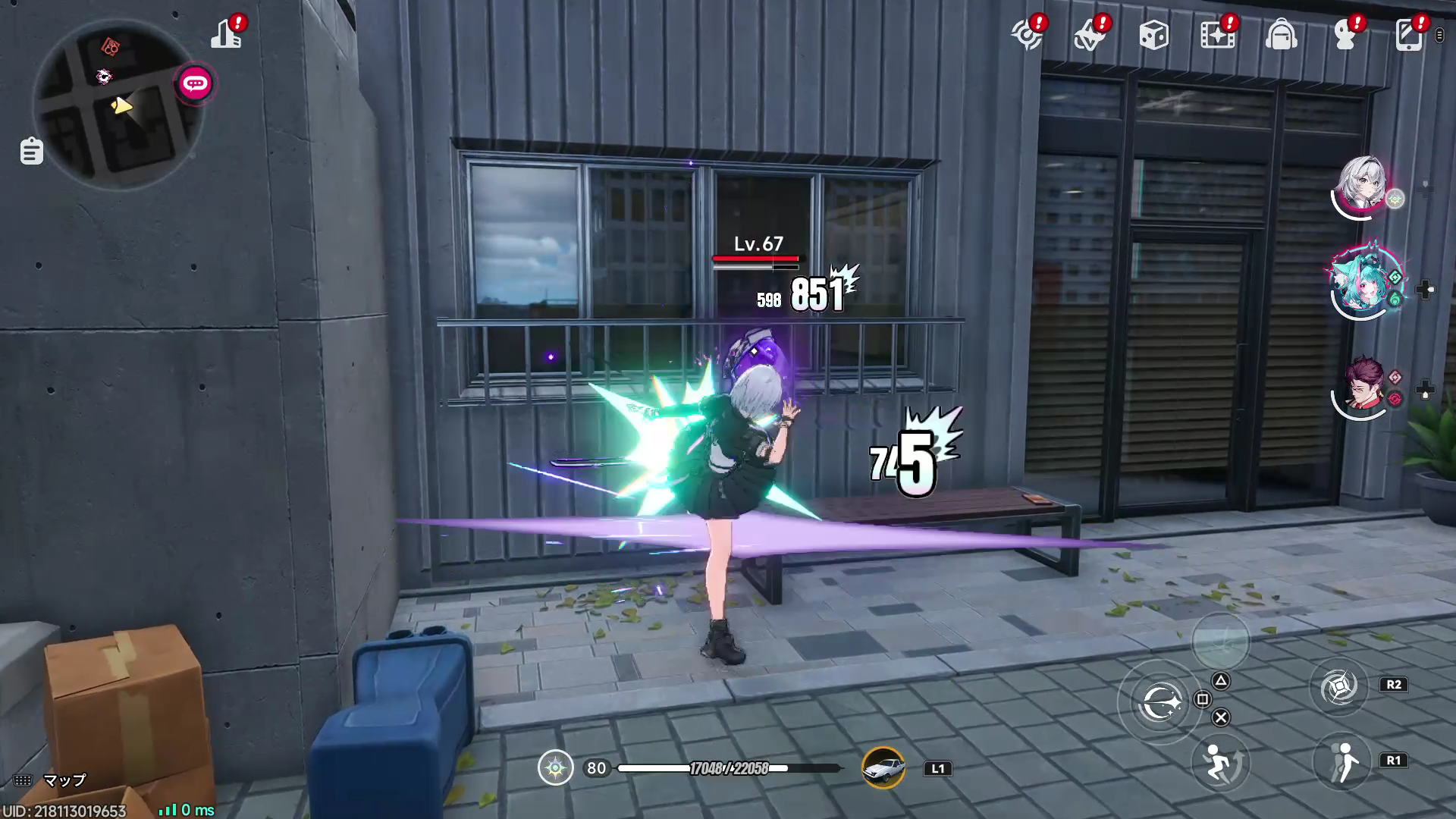Activate the swirling diamond skill button
Viewport: 1456px width, 819px height.
coord(1338,687)
